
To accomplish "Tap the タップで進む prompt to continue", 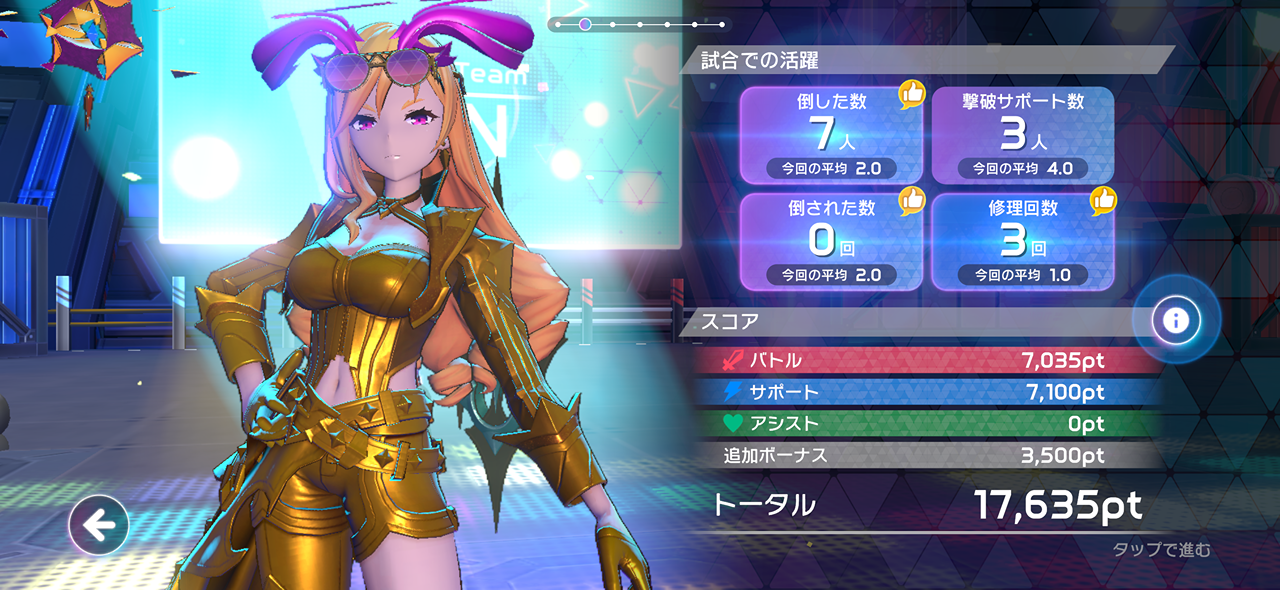I will [x=1161, y=549].
